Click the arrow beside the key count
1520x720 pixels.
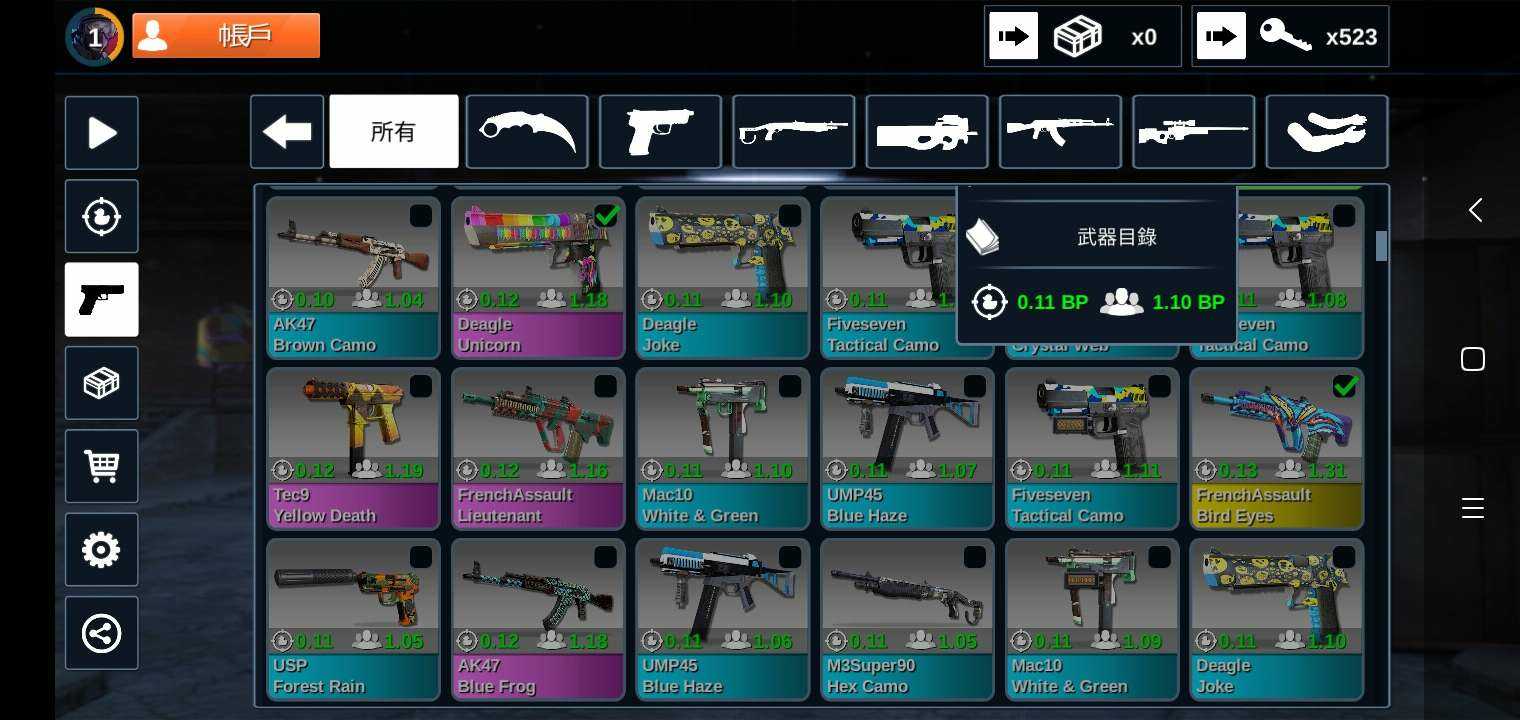tap(1221, 37)
